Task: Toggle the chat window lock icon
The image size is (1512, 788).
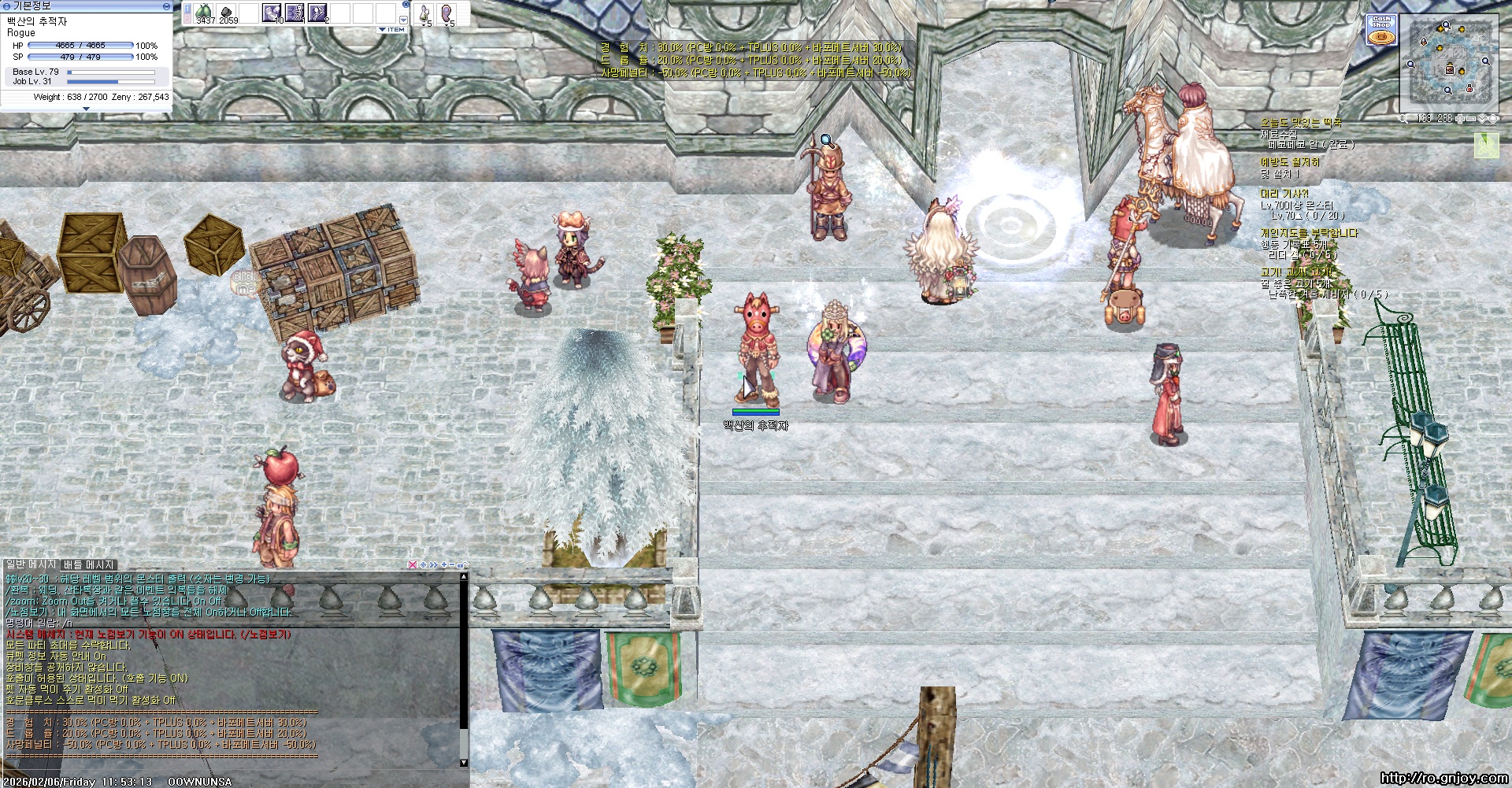Action: point(462,564)
